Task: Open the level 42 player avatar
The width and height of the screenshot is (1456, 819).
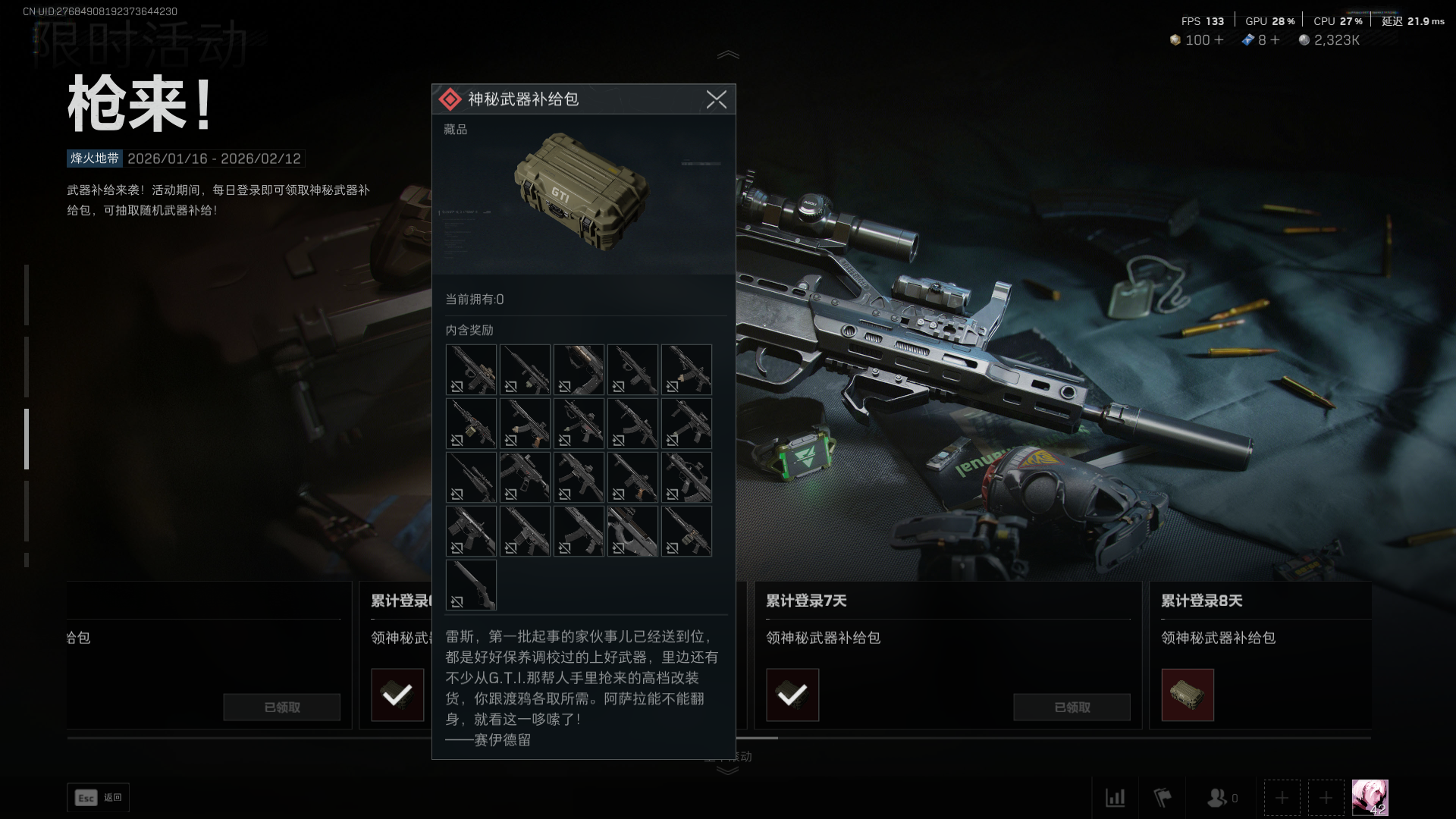Action: [x=1370, y=797]
